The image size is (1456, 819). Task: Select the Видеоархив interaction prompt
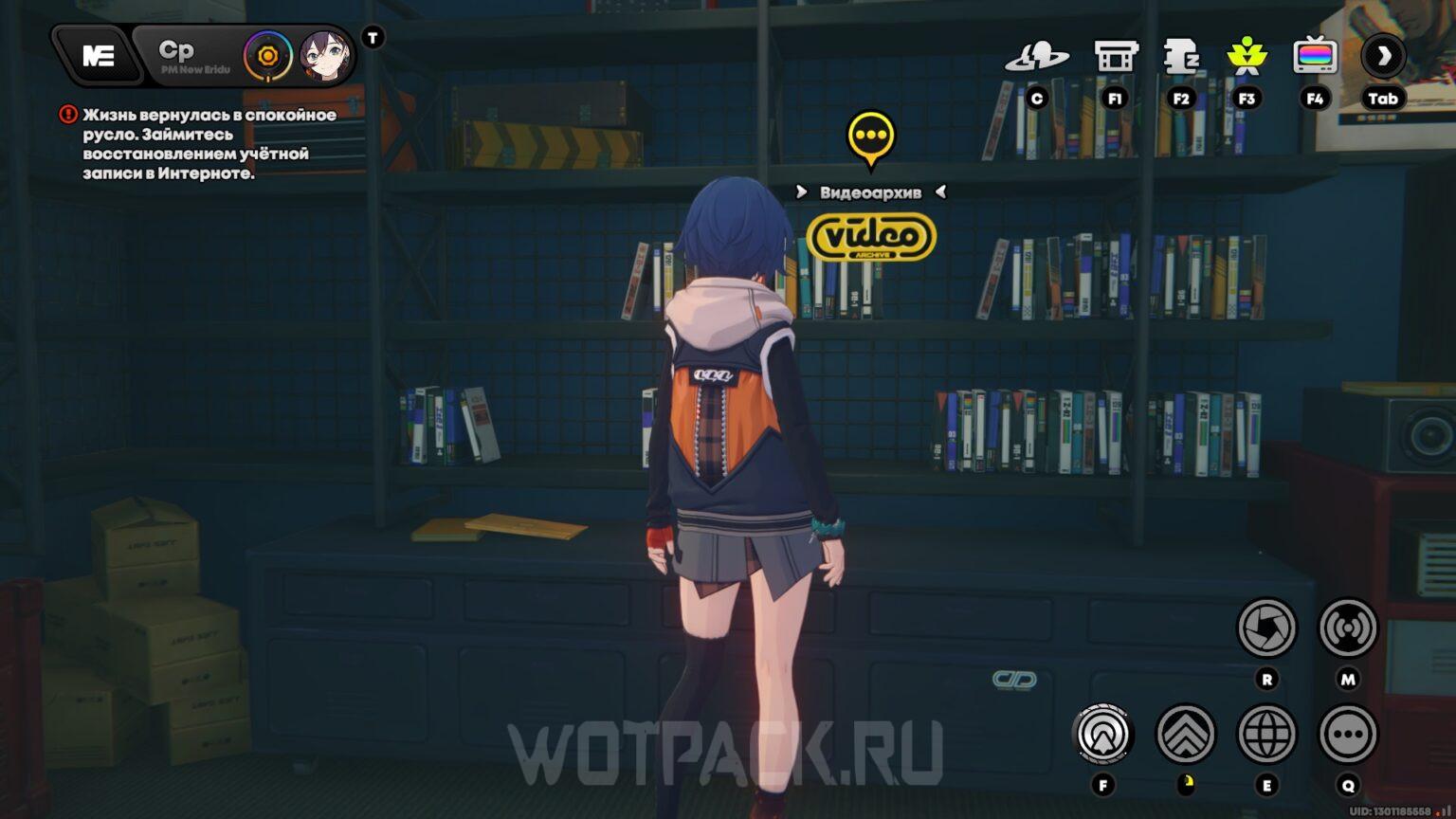click(870, 191)
